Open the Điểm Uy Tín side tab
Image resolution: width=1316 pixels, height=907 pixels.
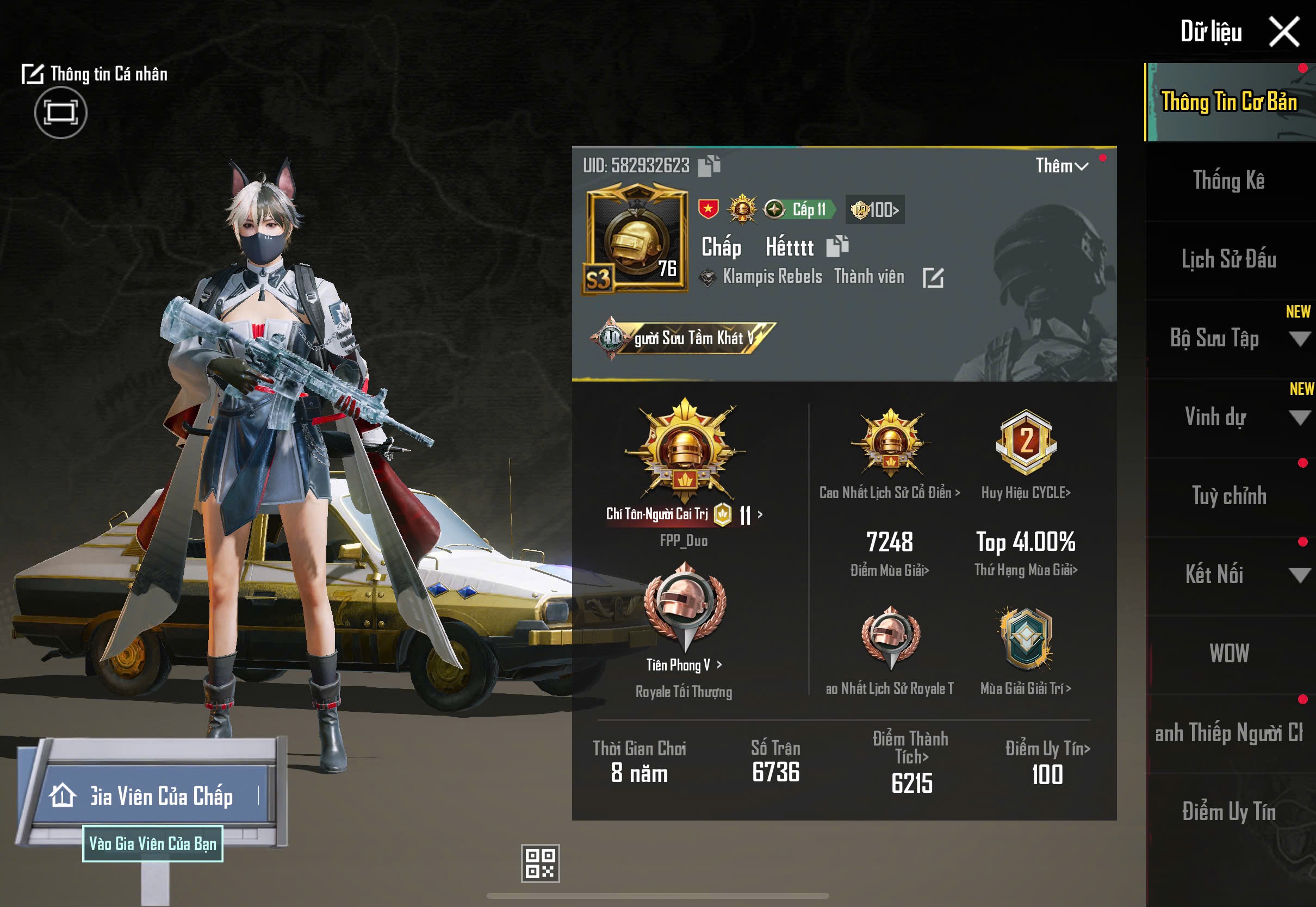(1228, 811)
